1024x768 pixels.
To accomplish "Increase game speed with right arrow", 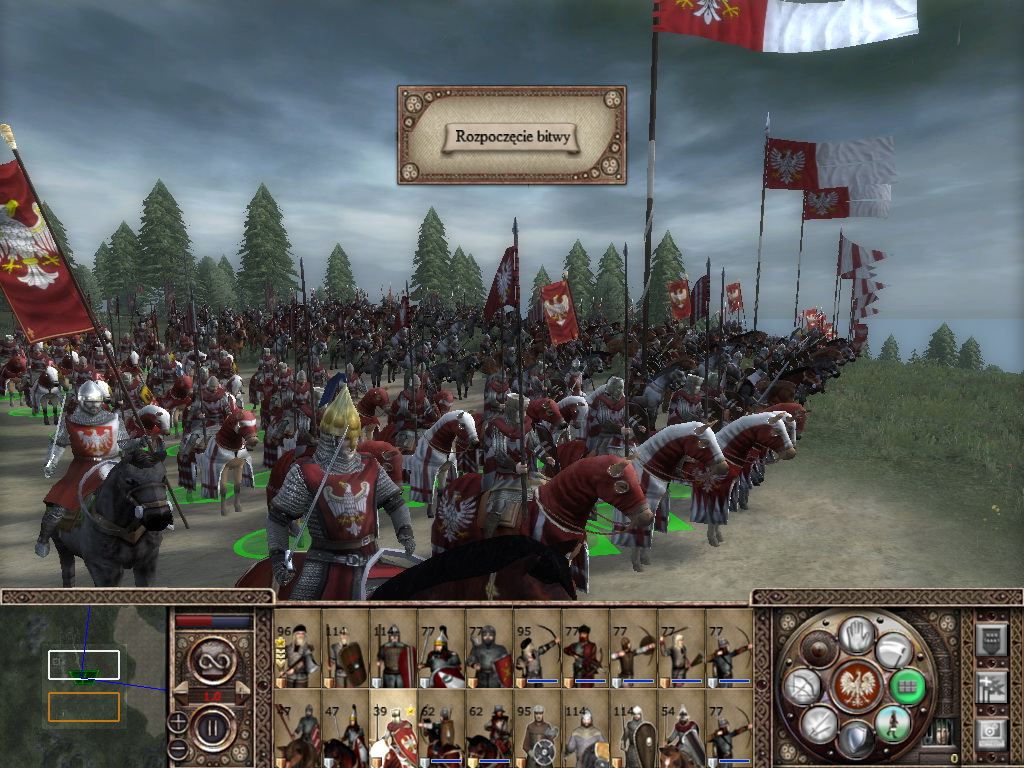I will click(x=243, y=692).
